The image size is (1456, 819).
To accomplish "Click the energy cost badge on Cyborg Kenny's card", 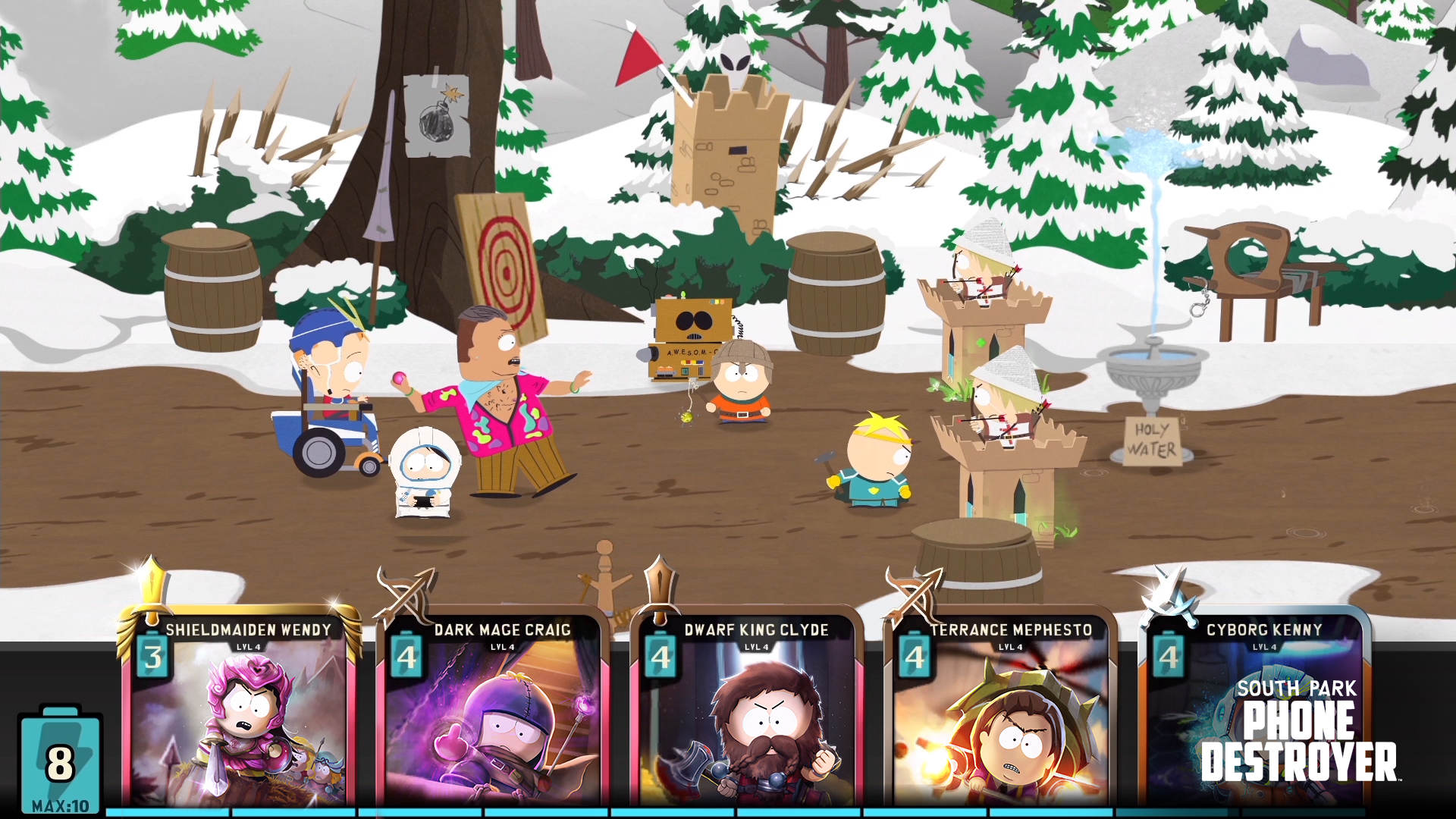I will tap(1168, 657).
